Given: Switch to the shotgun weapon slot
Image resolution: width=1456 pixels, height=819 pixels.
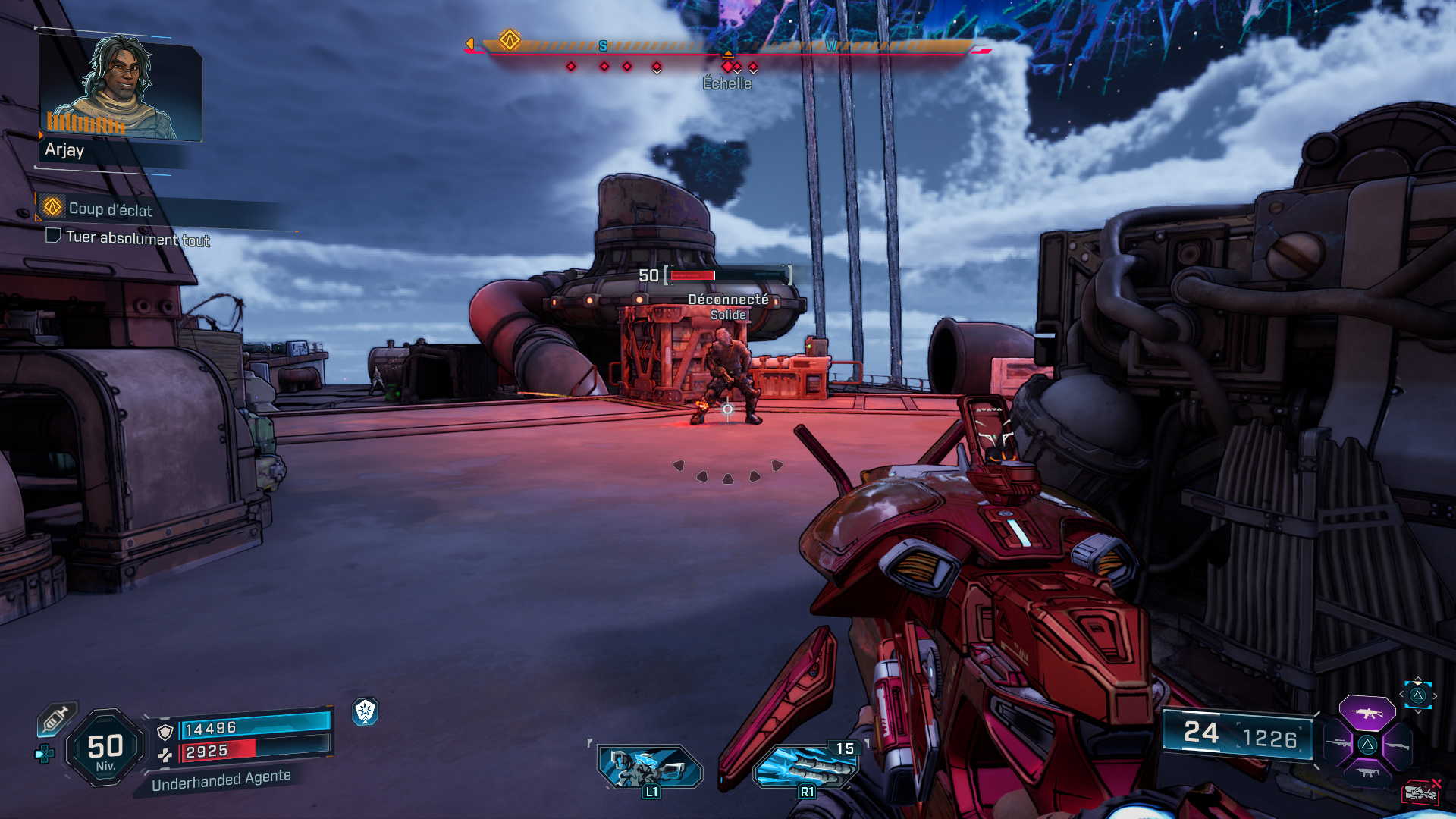Looking at the screenshot, I should (x=1397, y=745).
